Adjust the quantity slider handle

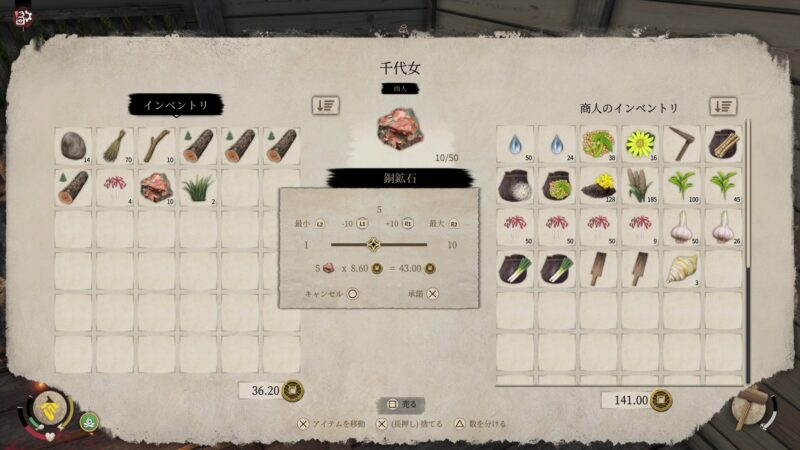click(373, 244)
